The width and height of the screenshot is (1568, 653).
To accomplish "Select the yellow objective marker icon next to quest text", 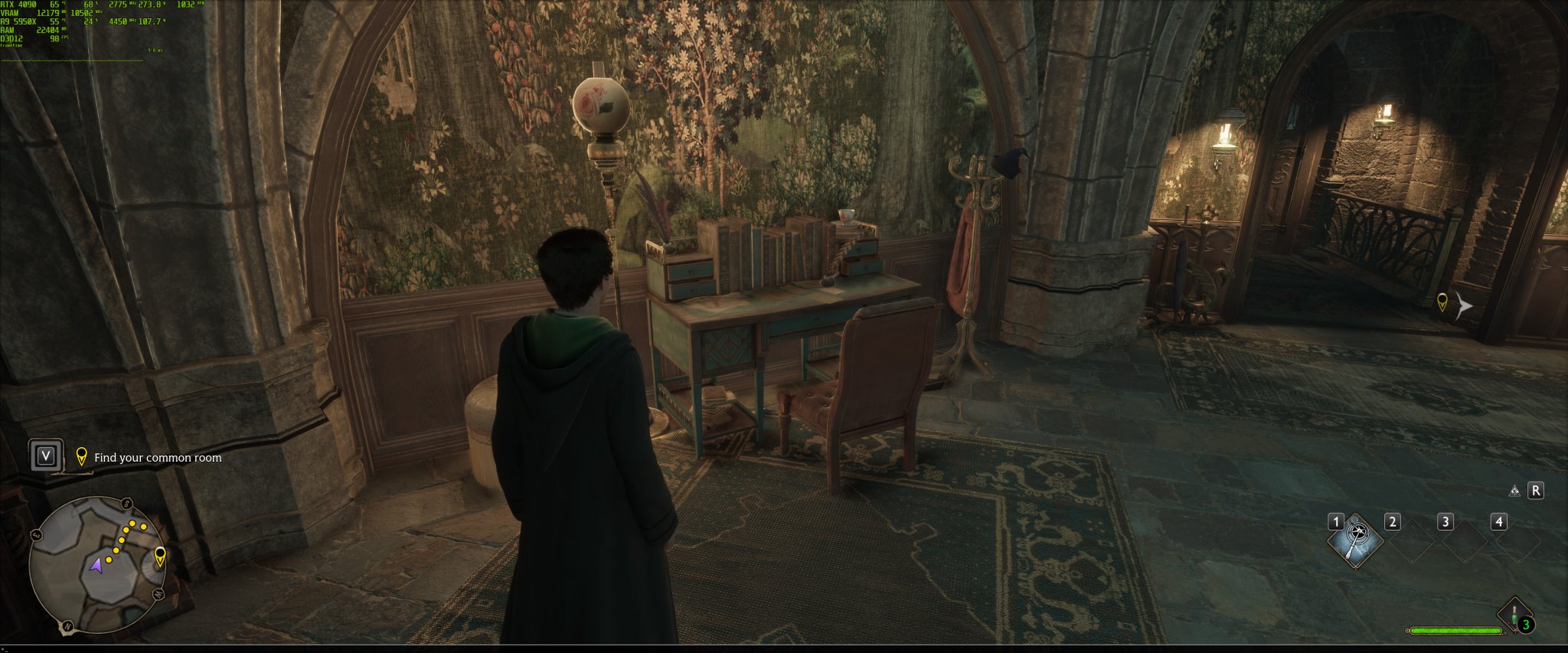I will tap(83, 457).
